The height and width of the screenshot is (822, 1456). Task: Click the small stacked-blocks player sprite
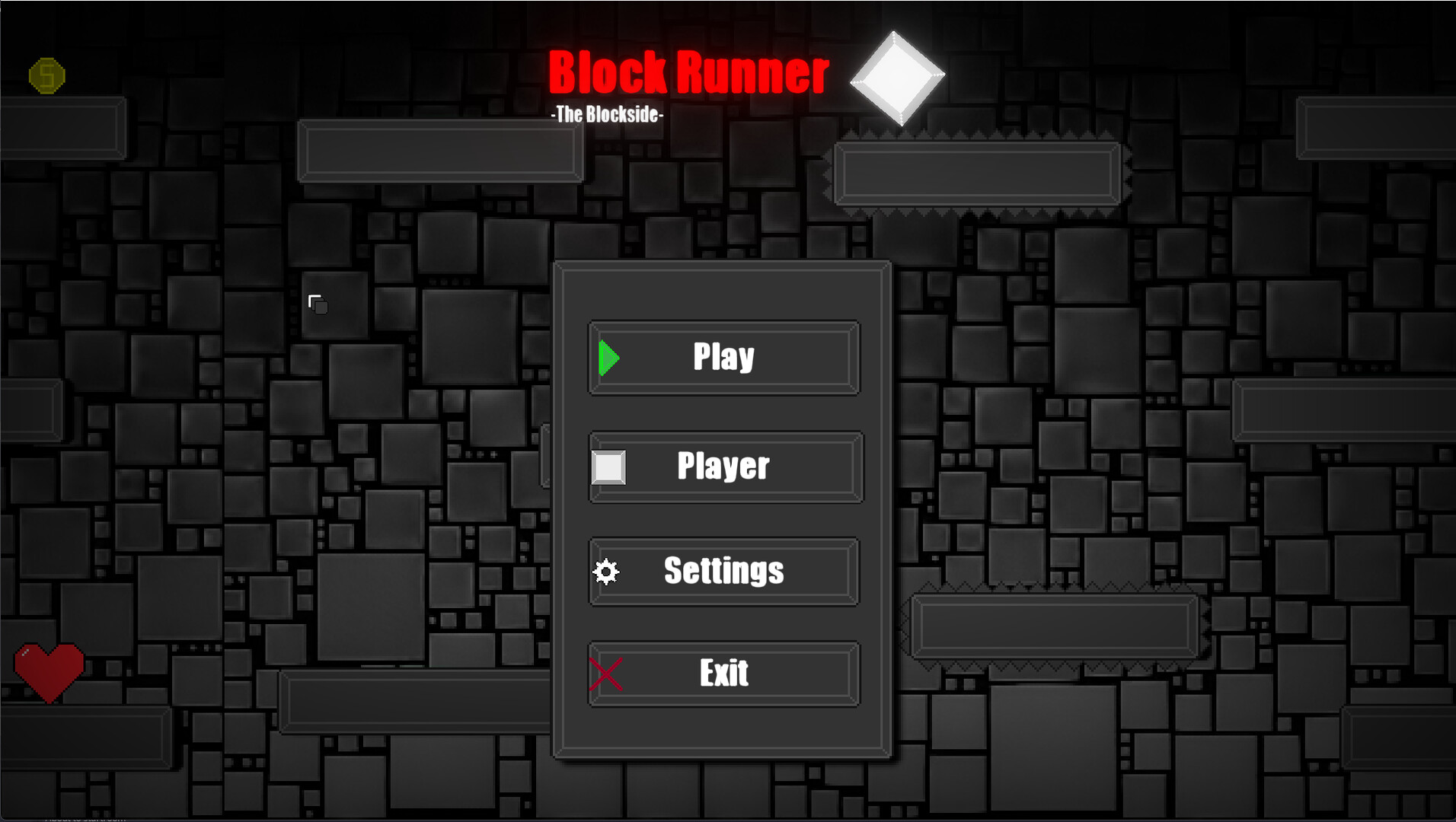(318, 304)
